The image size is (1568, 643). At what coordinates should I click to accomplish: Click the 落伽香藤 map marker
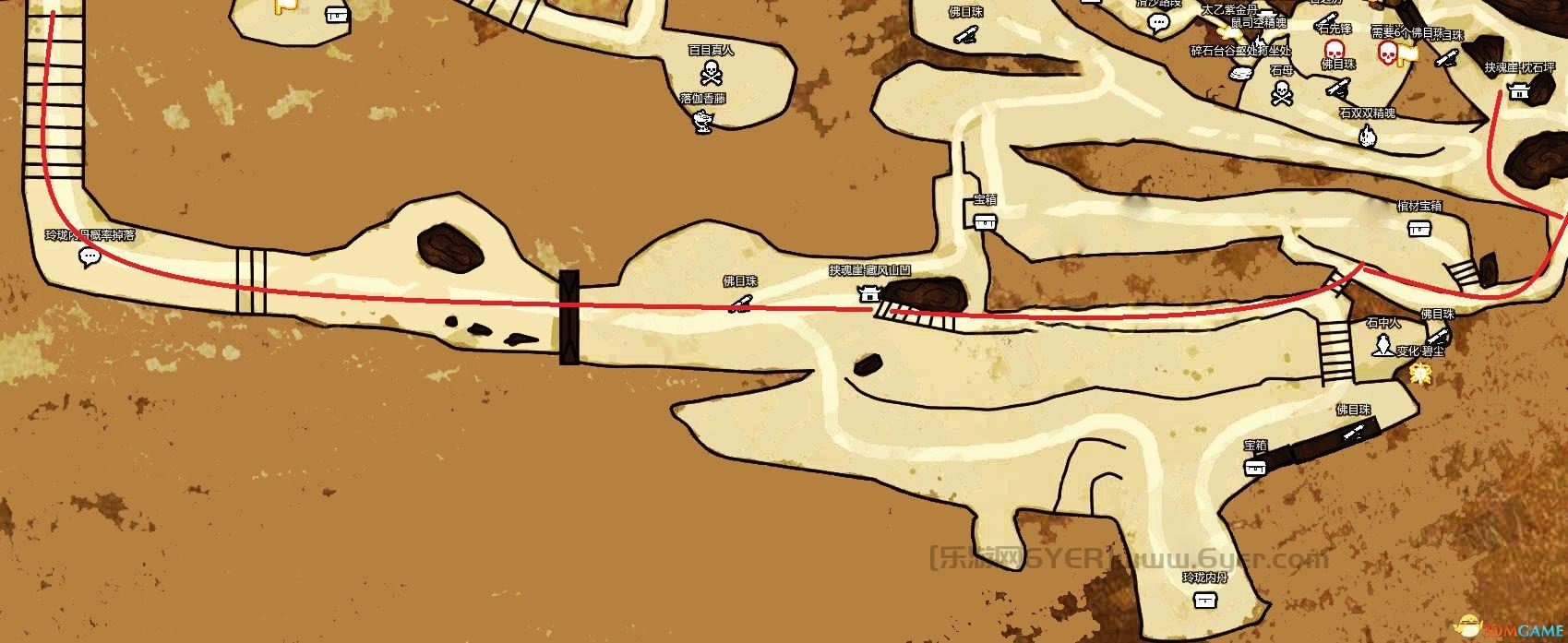click(703, 119)
